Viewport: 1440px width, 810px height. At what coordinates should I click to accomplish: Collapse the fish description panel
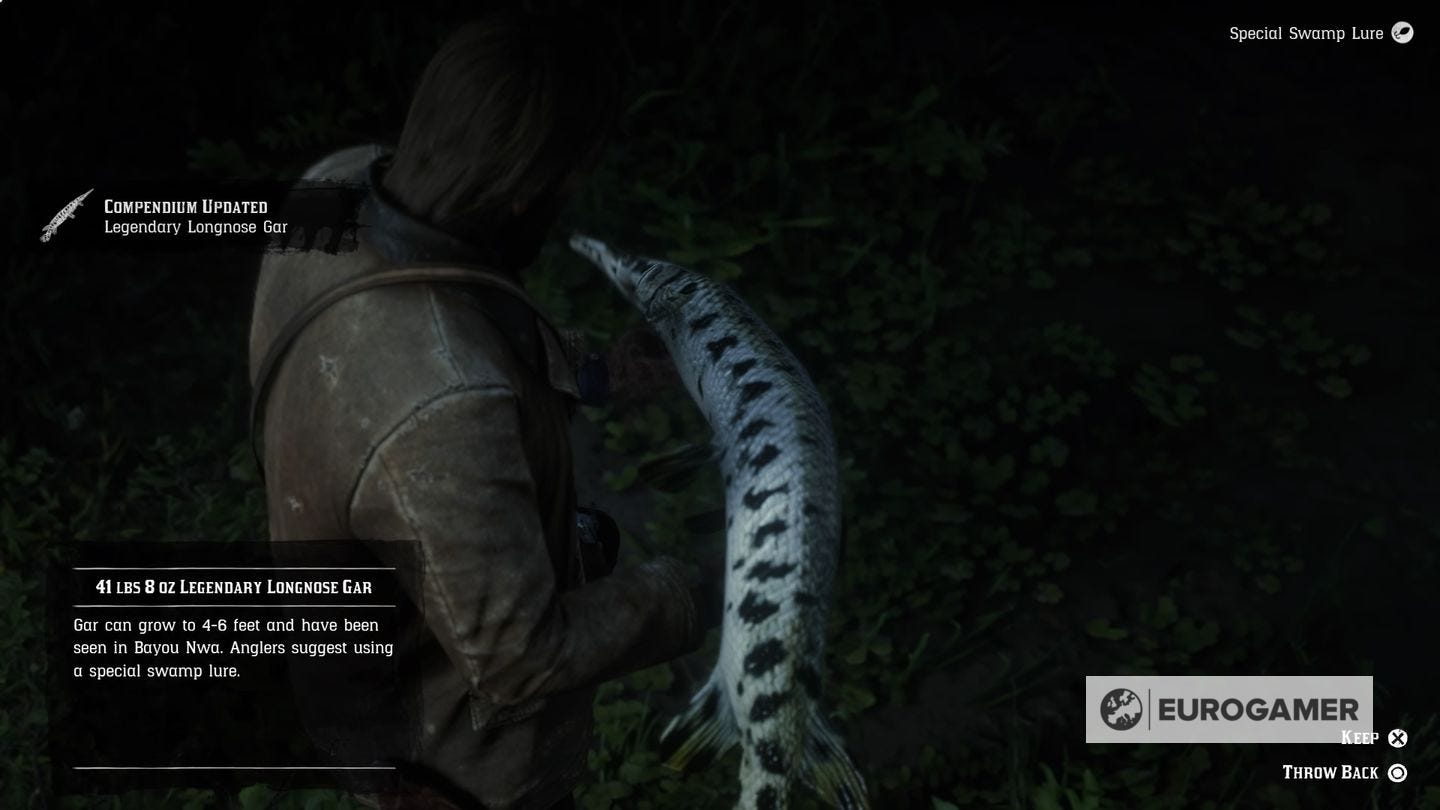coord(233,648)
